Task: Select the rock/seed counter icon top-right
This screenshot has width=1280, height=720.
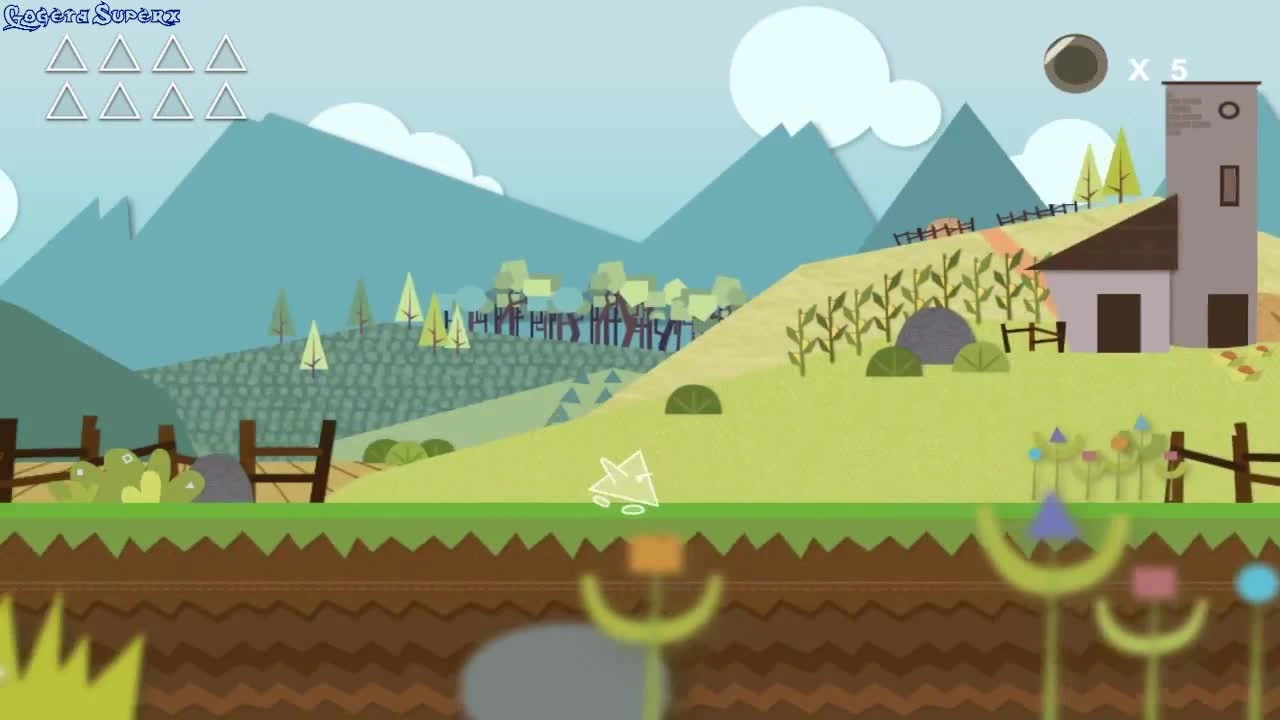Action: pyautogui.click(x=1077, y=64)
